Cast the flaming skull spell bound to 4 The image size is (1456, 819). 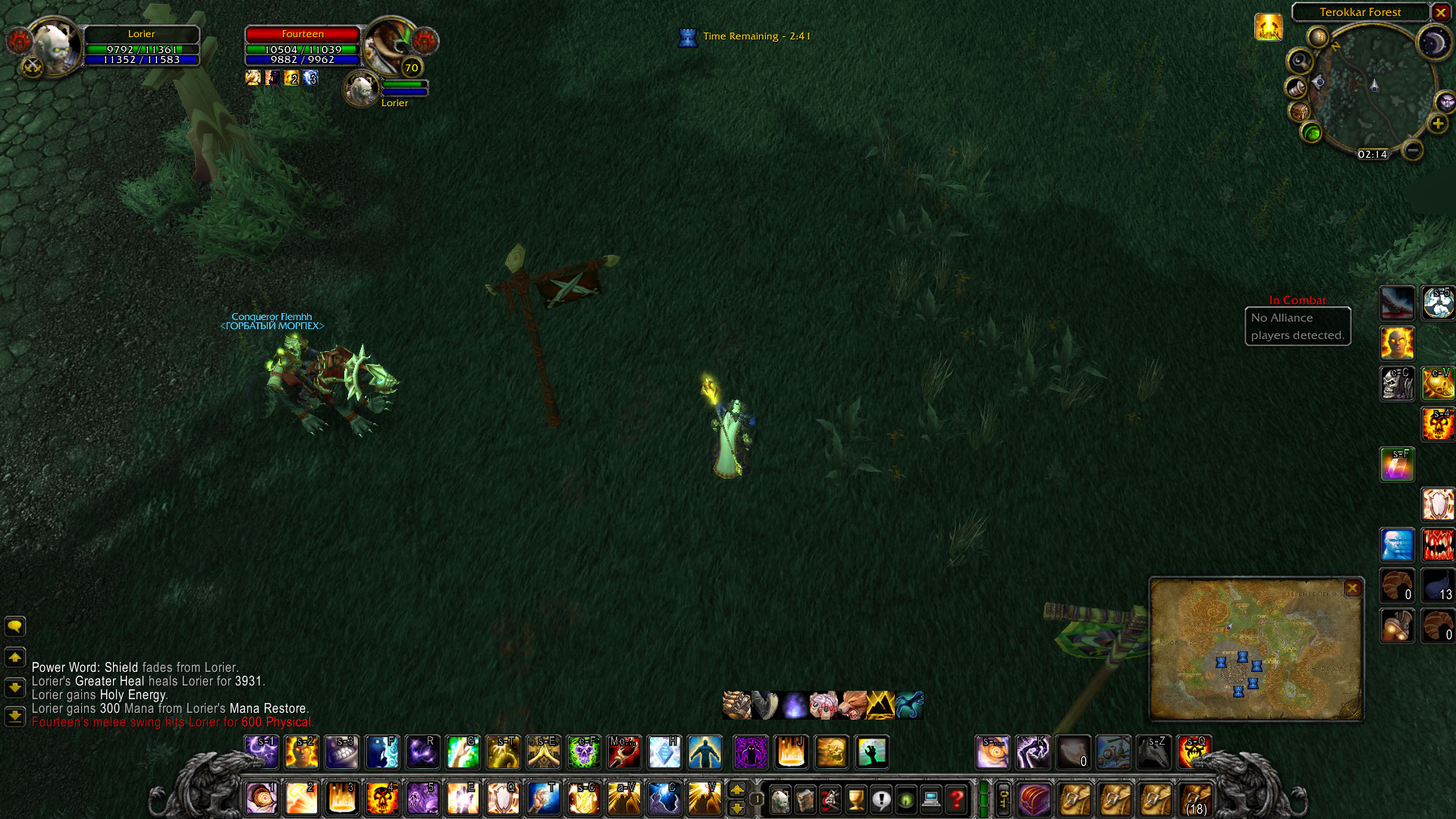click(x=381, y=799)
